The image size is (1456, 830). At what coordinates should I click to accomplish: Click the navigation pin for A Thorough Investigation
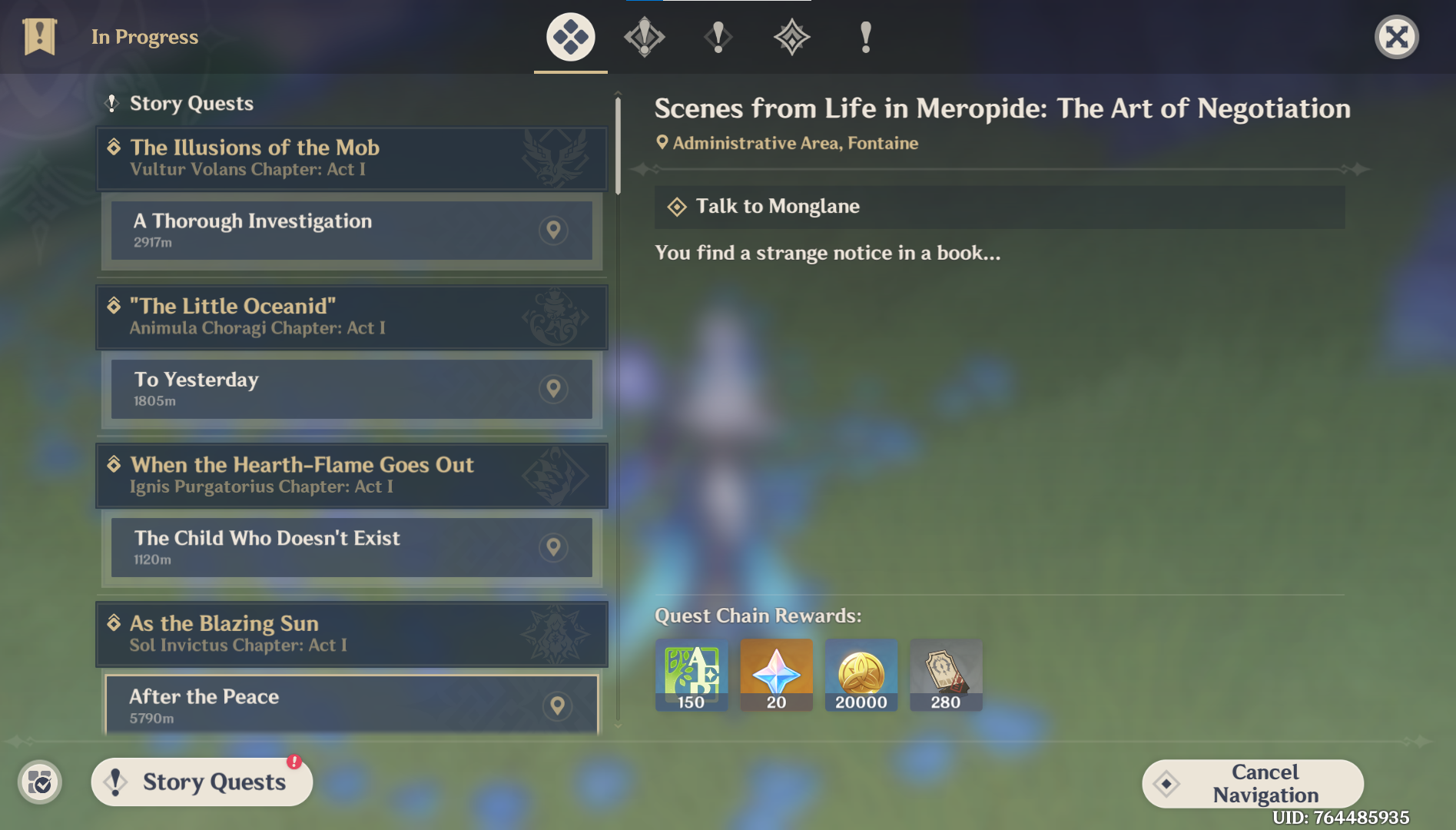pos(553,230)
